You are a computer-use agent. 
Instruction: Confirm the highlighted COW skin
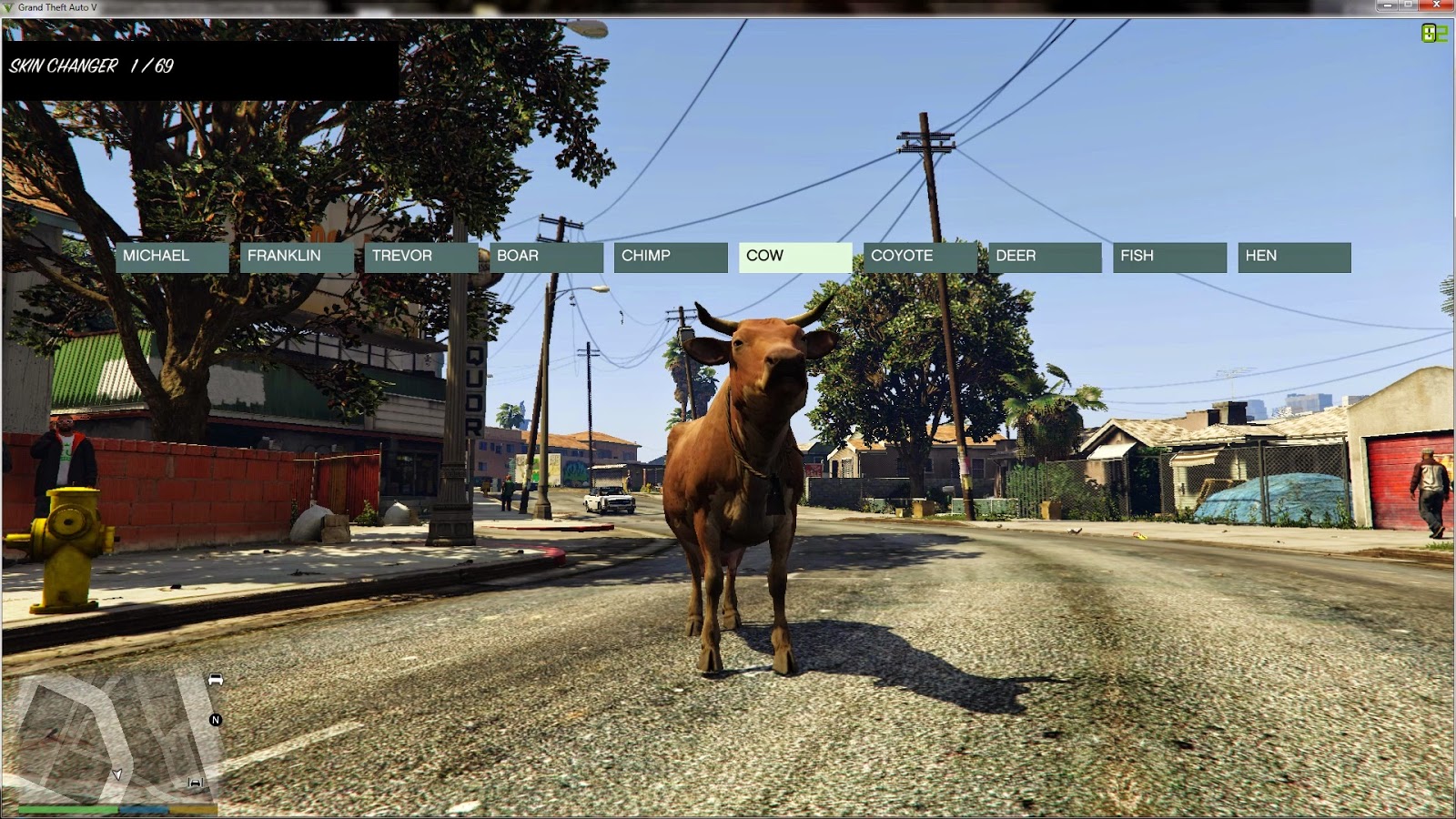point(794,256)
